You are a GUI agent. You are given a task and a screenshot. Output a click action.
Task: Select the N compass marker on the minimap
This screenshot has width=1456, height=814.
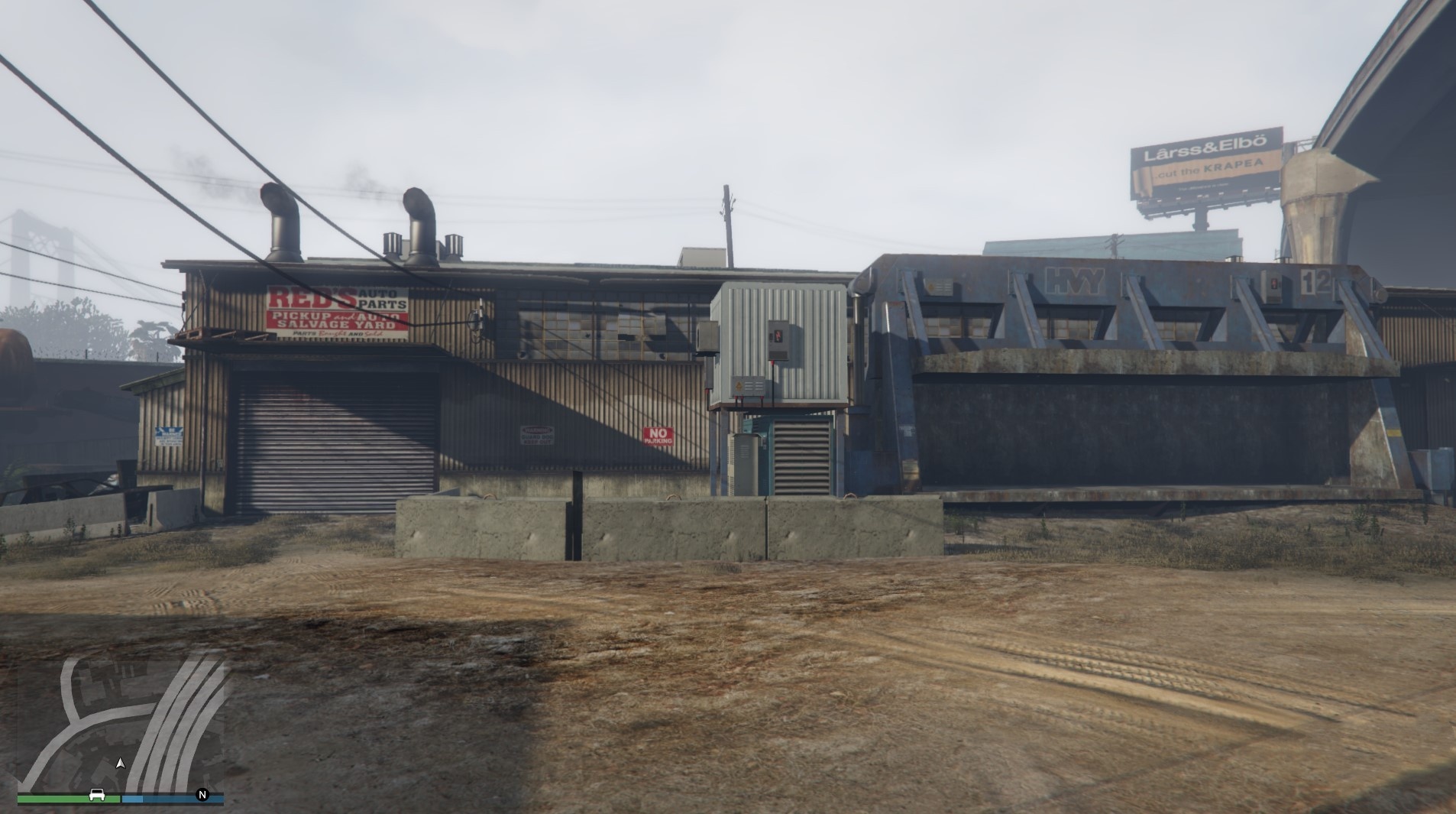coord(202,796)
